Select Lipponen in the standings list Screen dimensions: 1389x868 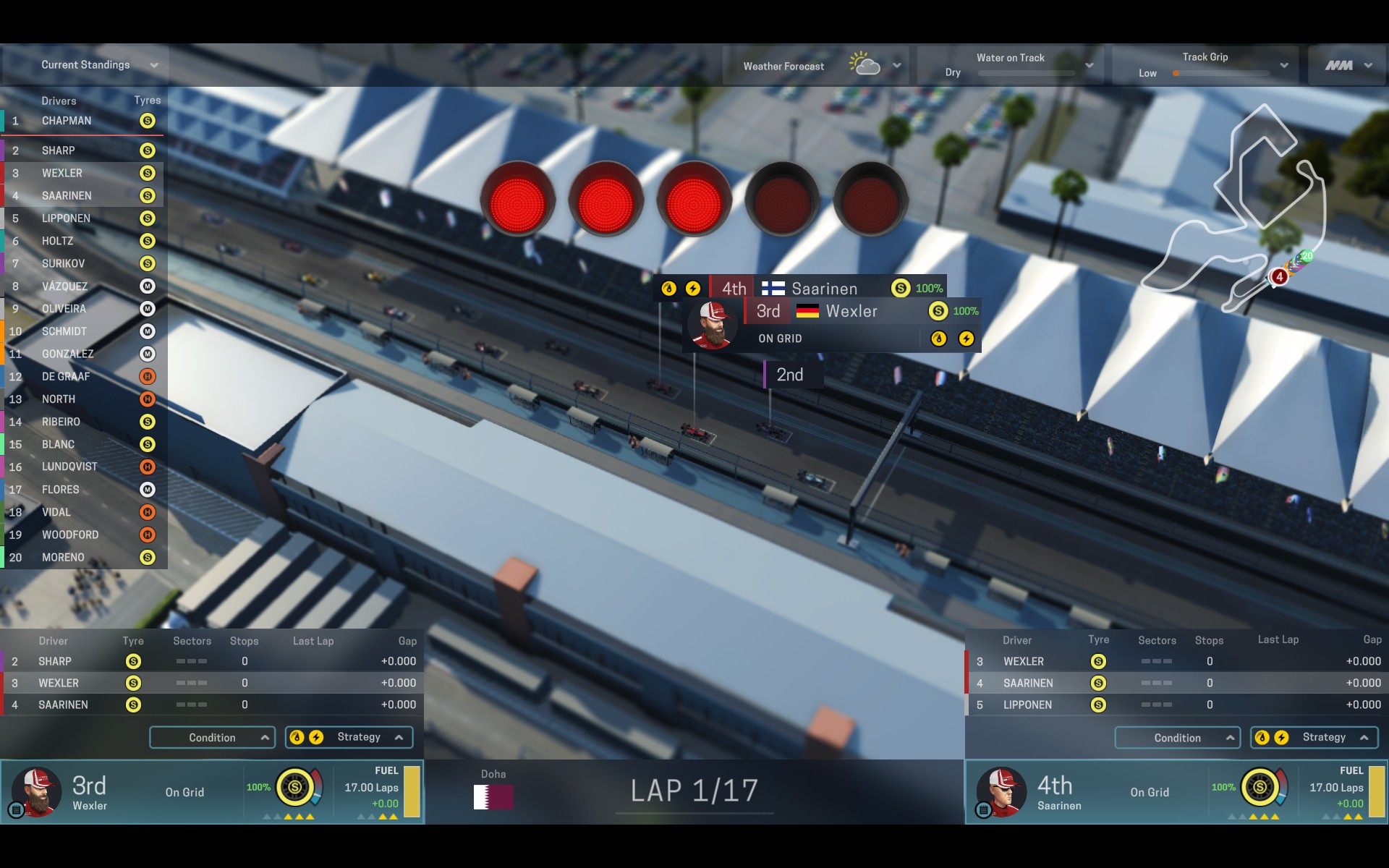coord(66,218)
